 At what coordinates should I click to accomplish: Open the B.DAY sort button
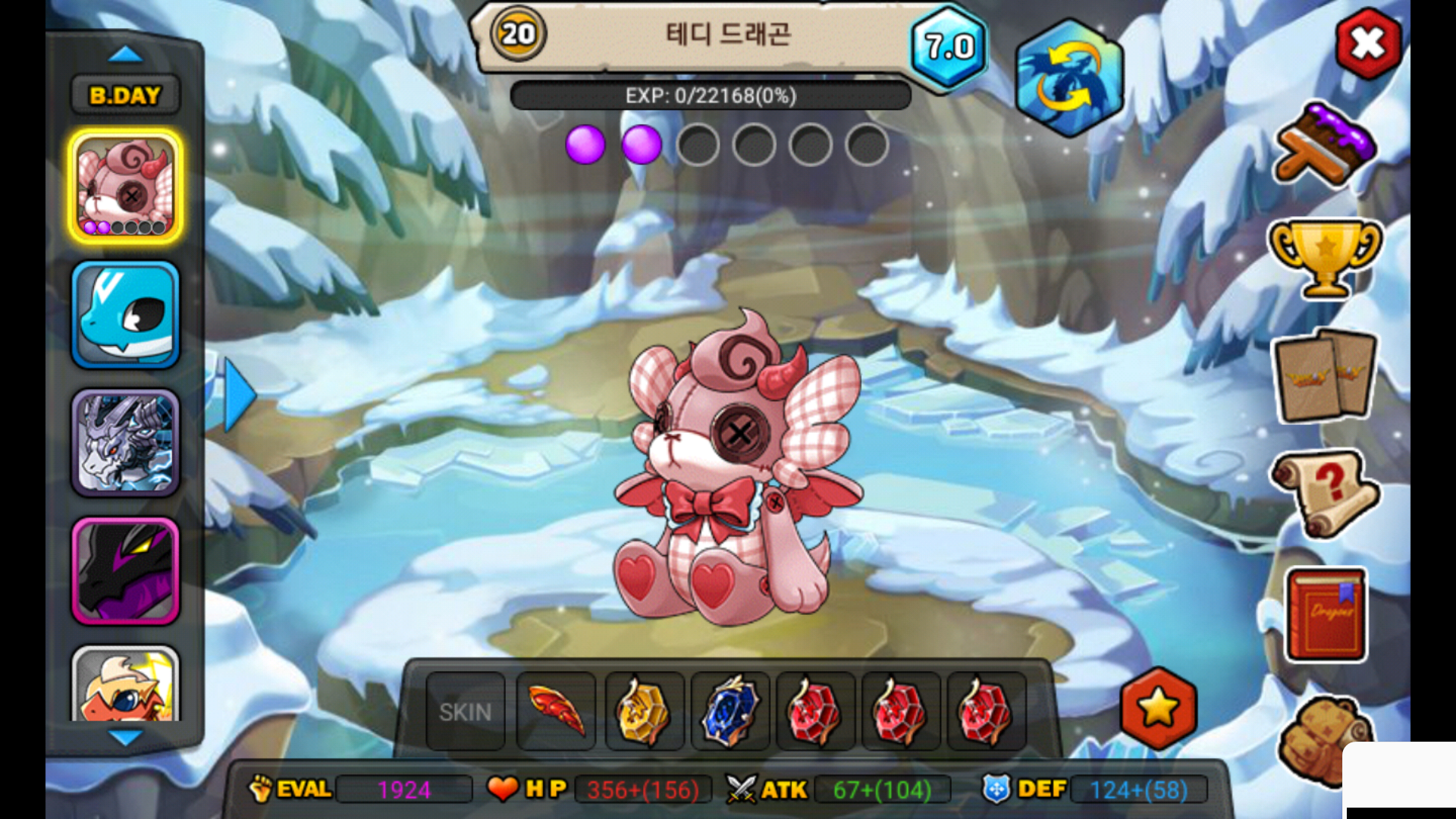coord(125,96)
